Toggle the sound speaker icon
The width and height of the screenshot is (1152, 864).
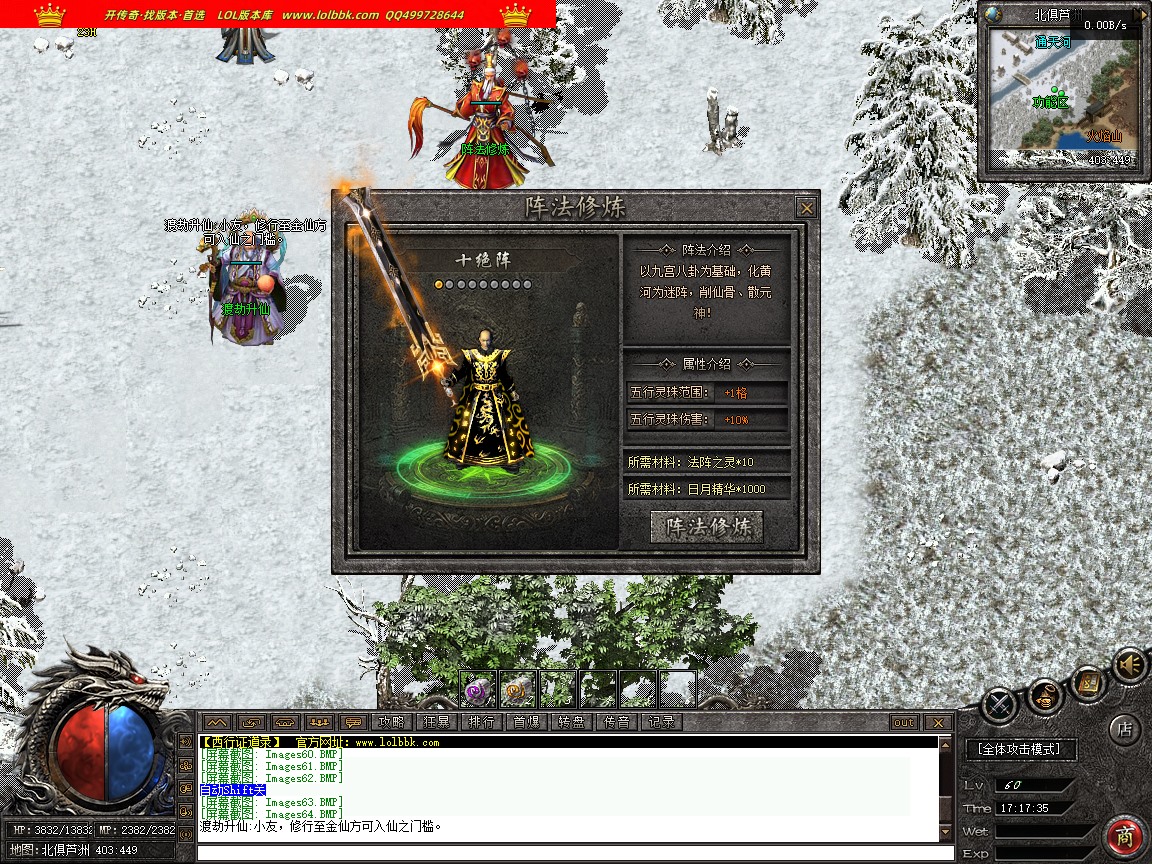[1131, 664]
